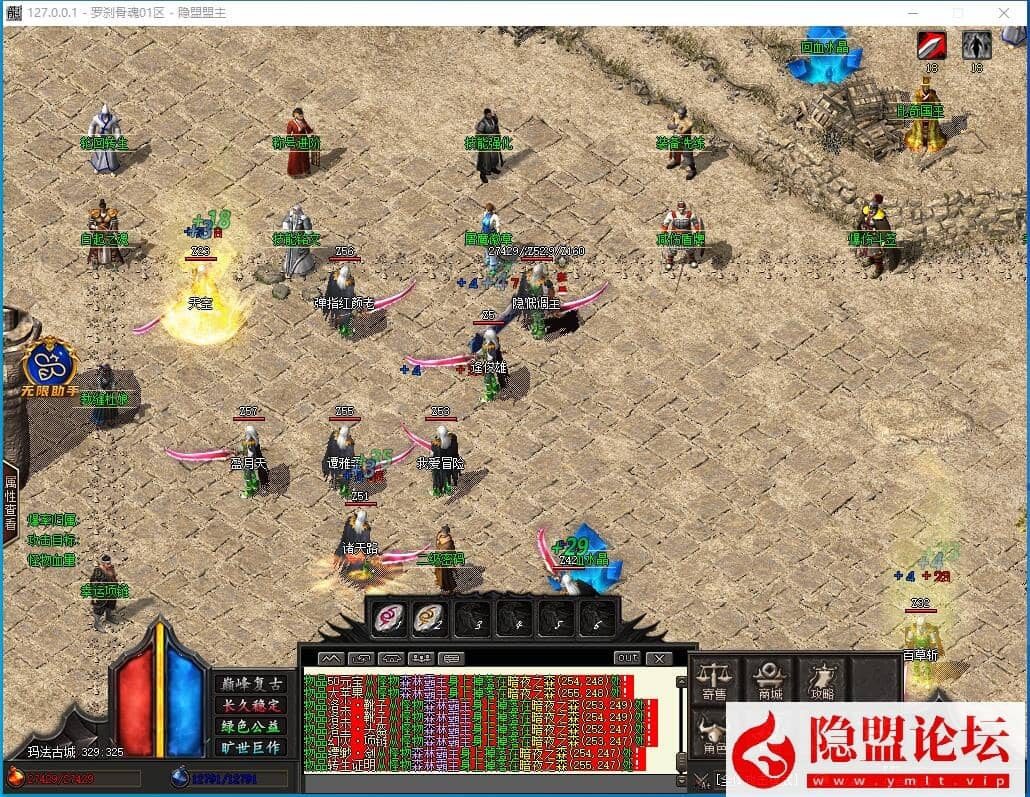The height and width of the screenshot is (797, 1030).
Task: Open the 攻略 strategy guide
Action: click(823, 681)
